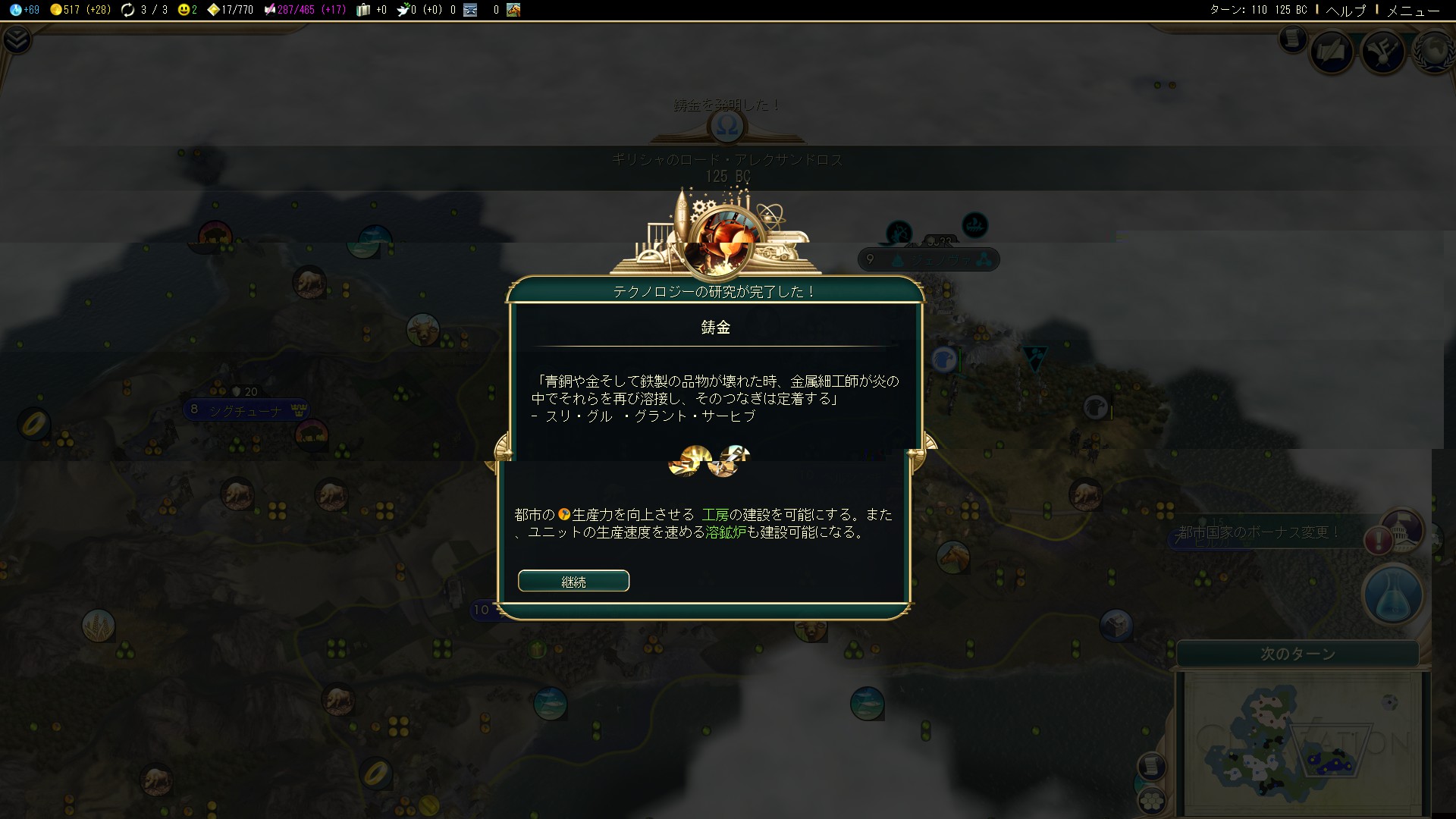Screen dimensions: 1456x819
Task: Open the small scroll icon in the top-right
Action: tap(1292, 38)
